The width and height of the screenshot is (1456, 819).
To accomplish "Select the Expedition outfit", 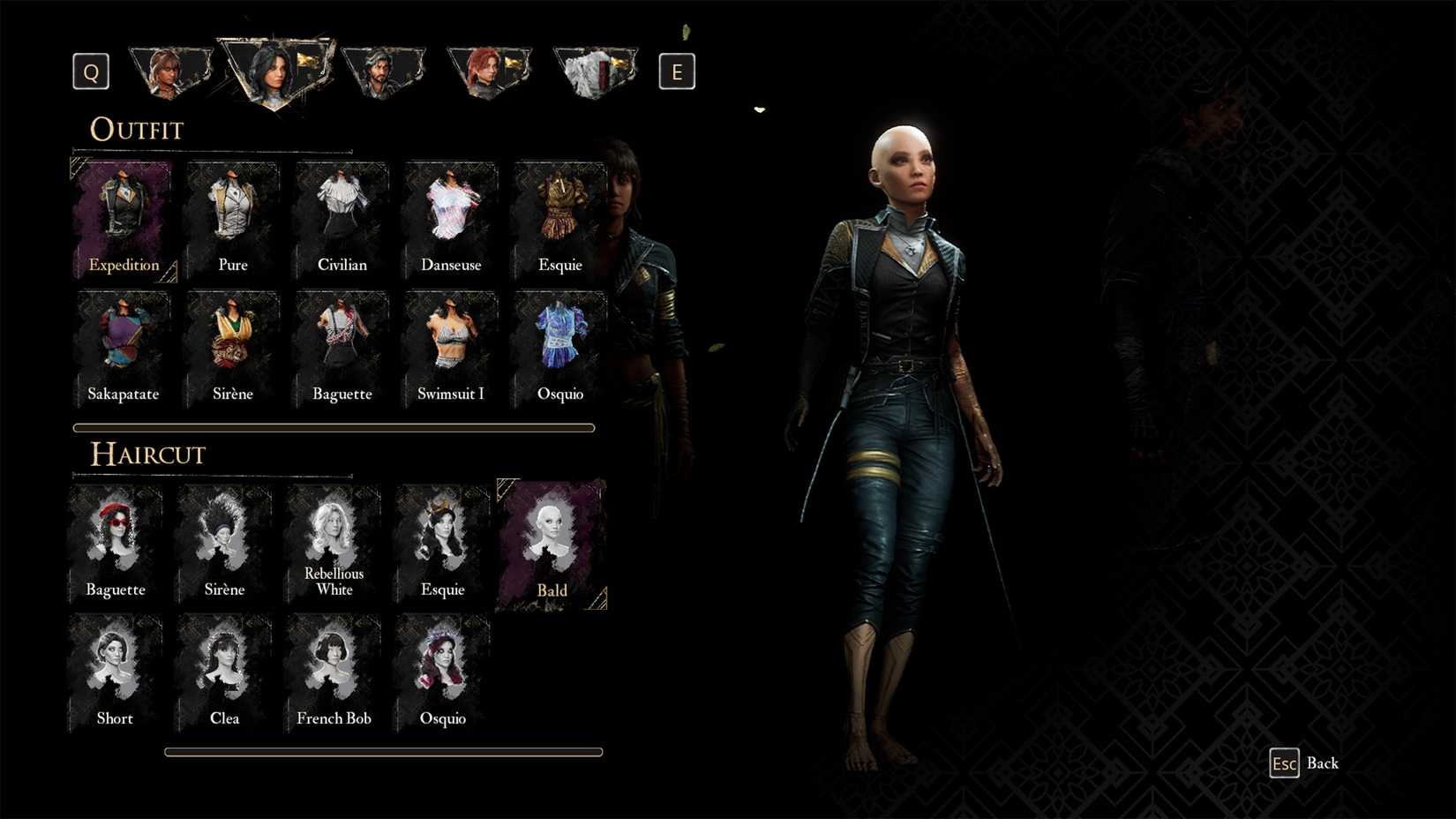I will point(124,216).
